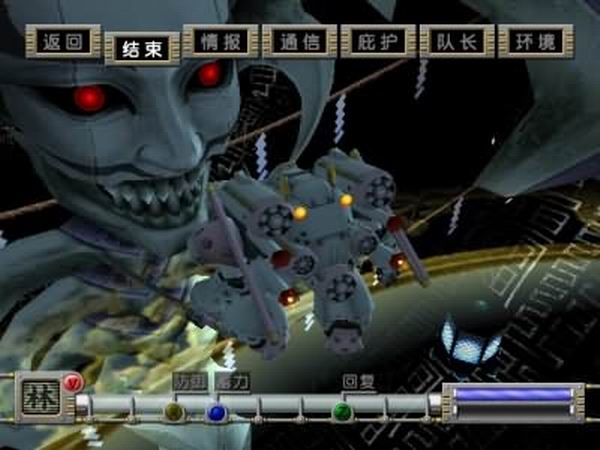This screenshot has height=450, width=600.
Task: Choose the highlighted 结束 (End) command
Action: coord(142,48)
